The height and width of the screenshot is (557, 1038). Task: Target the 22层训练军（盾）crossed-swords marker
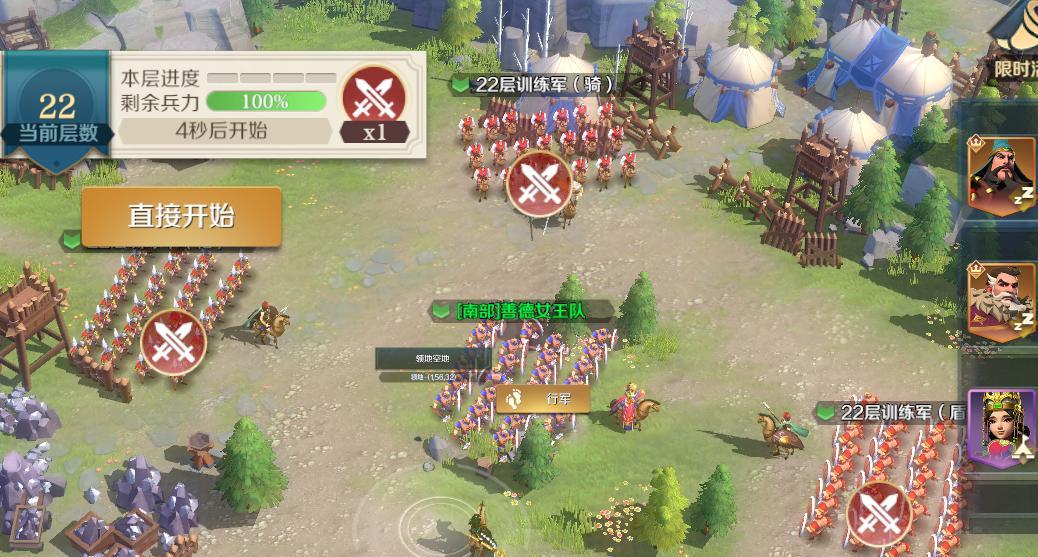click(879, 514)
